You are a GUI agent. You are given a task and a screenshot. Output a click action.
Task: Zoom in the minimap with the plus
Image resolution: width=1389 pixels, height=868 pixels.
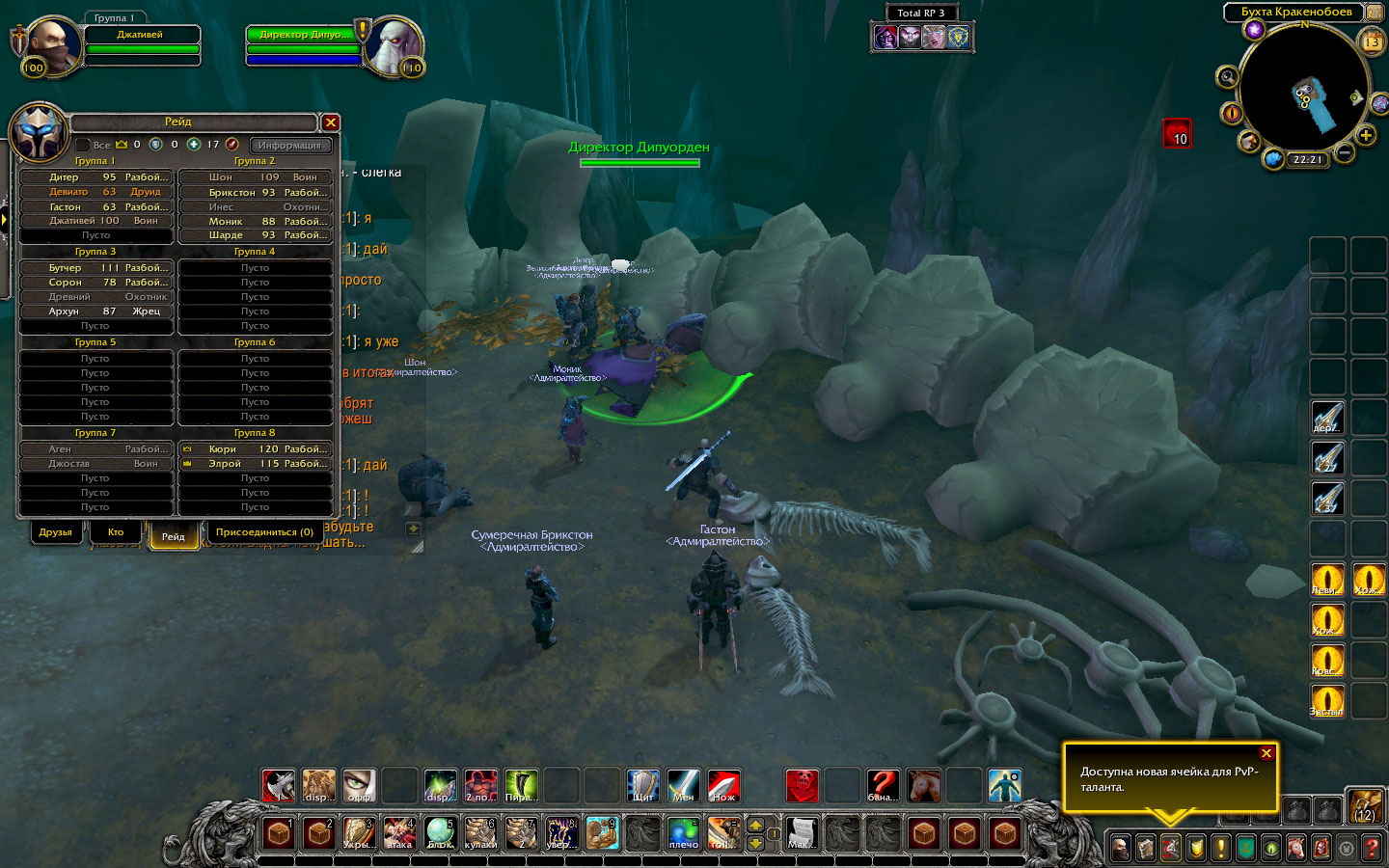point(1366,136)
